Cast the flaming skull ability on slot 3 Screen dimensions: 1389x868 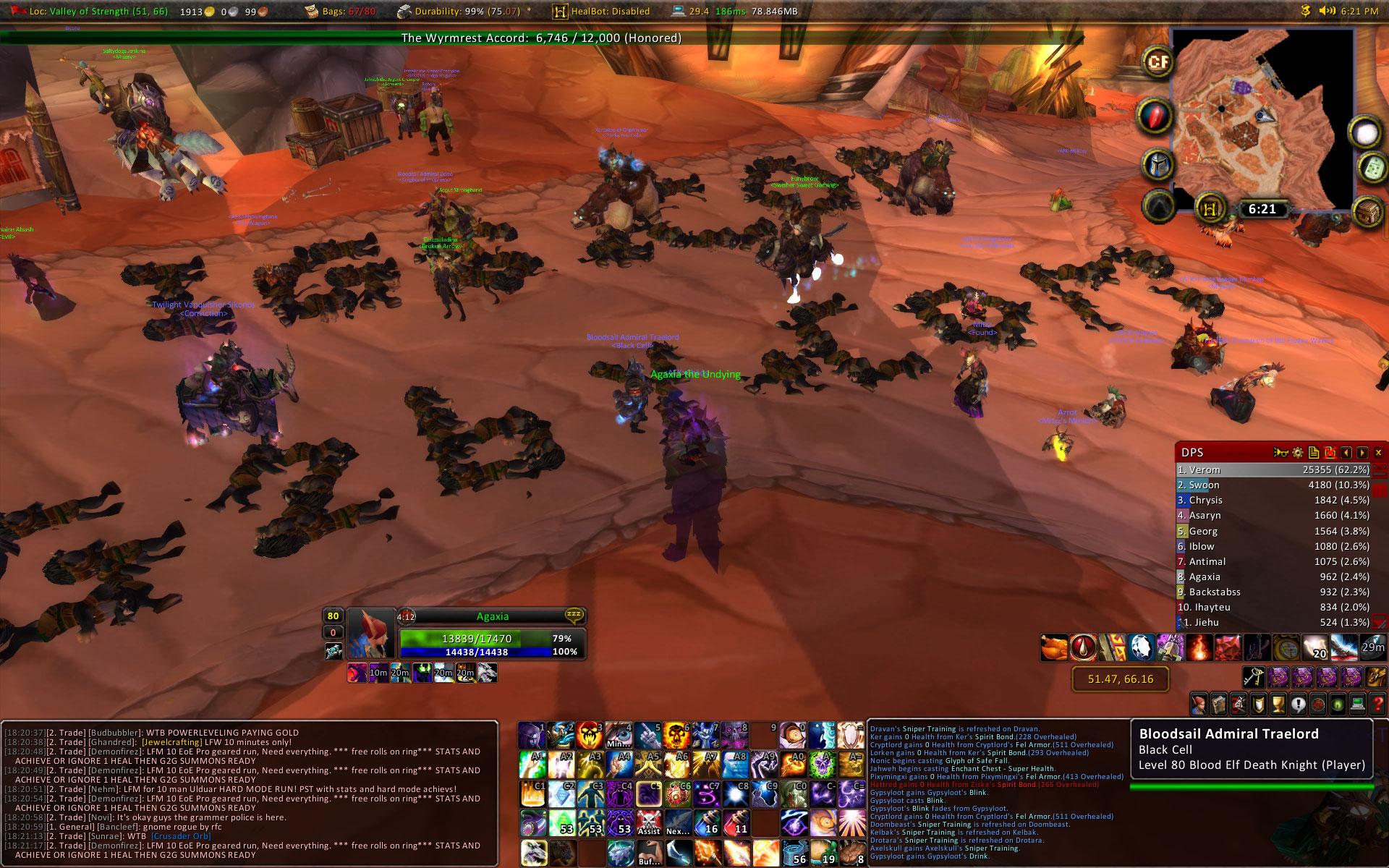click(590, 734)
